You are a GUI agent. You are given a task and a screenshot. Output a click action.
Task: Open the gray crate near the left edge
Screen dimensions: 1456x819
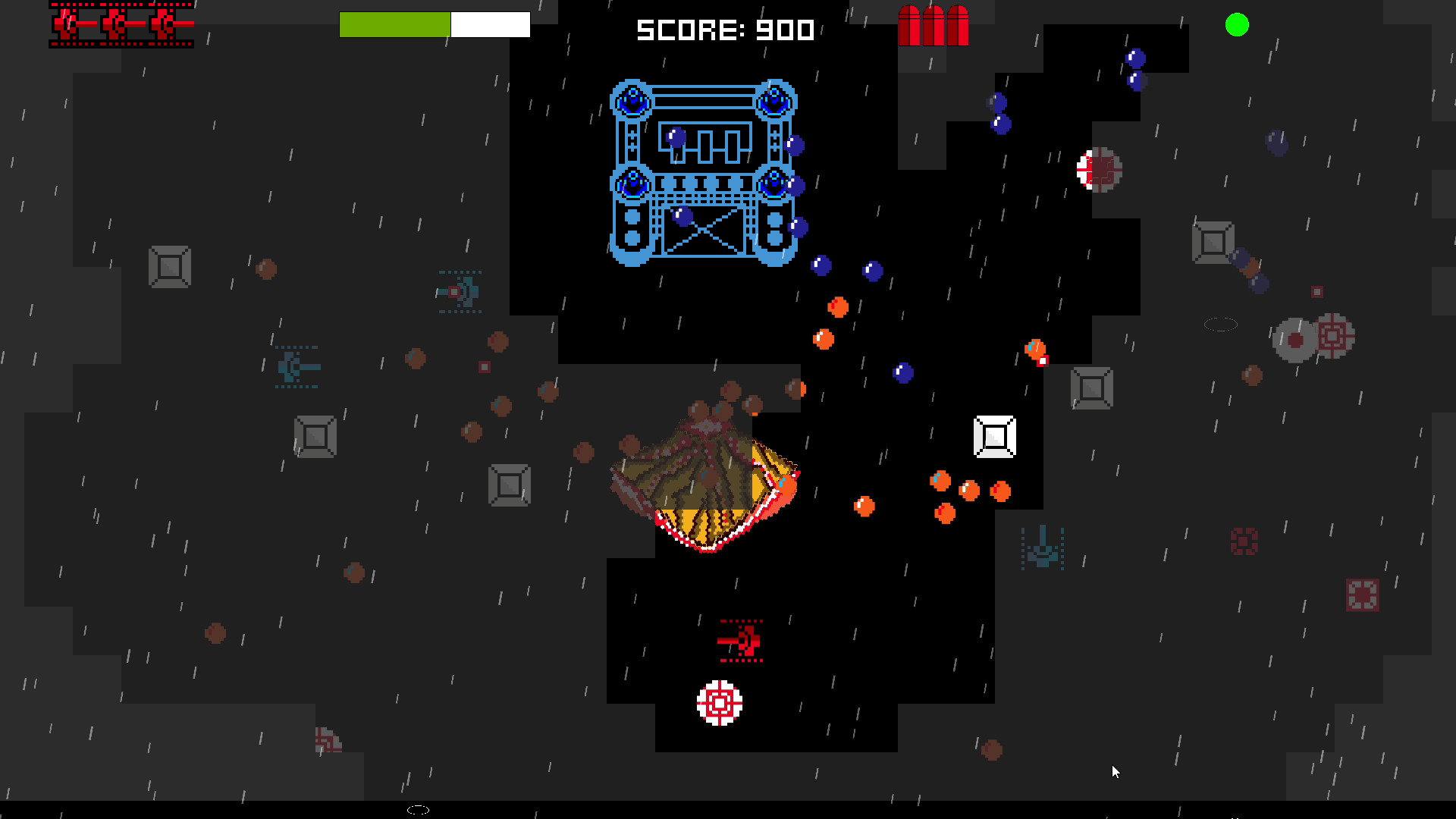coord(168,267)
